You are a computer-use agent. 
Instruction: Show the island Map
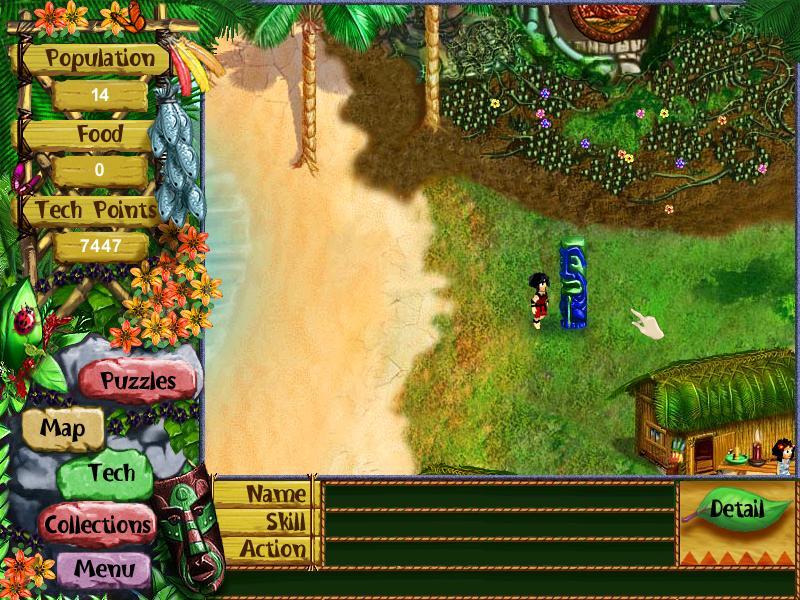[x=62, y=429]
